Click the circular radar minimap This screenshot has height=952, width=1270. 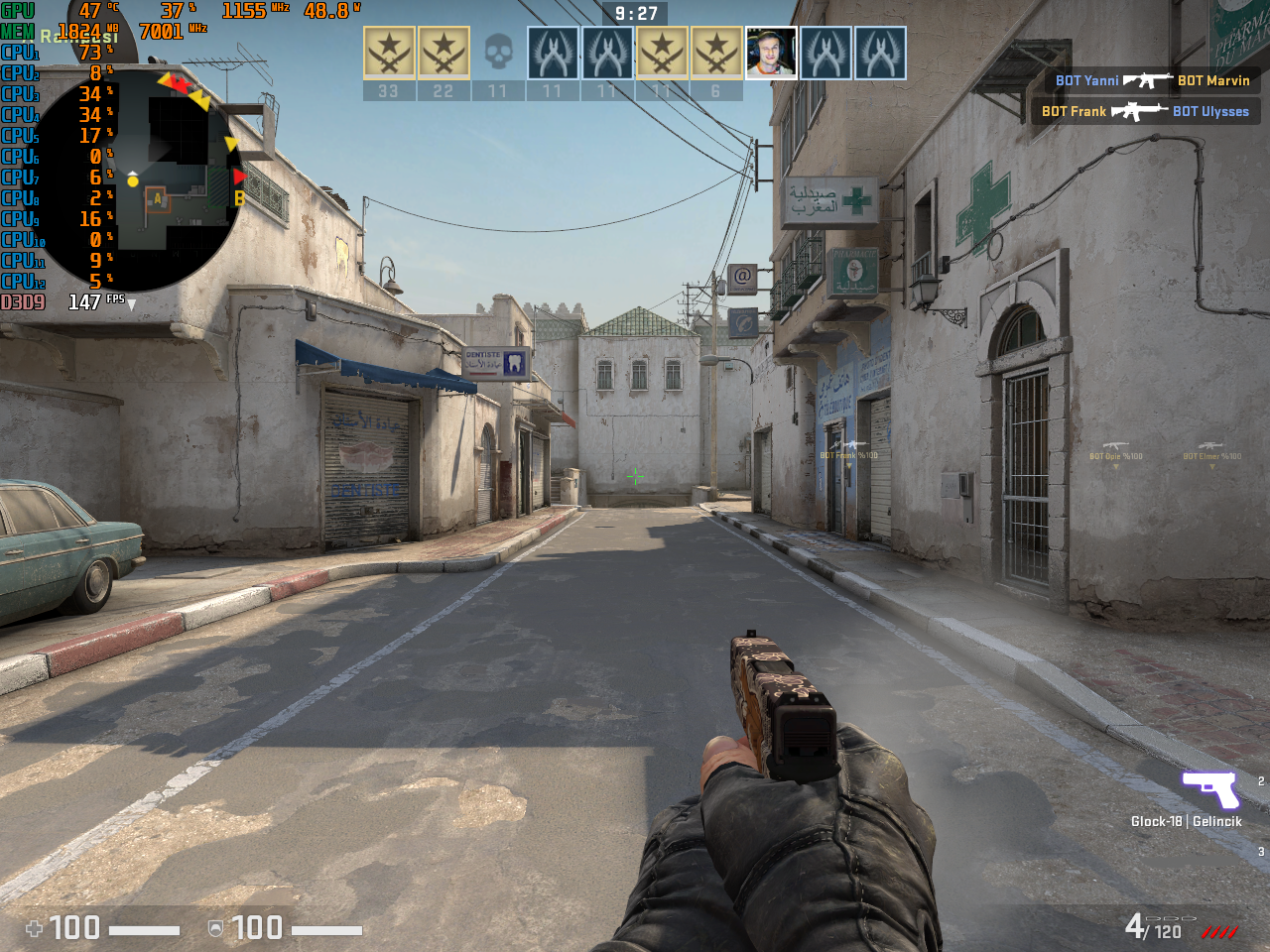[139, 178]
